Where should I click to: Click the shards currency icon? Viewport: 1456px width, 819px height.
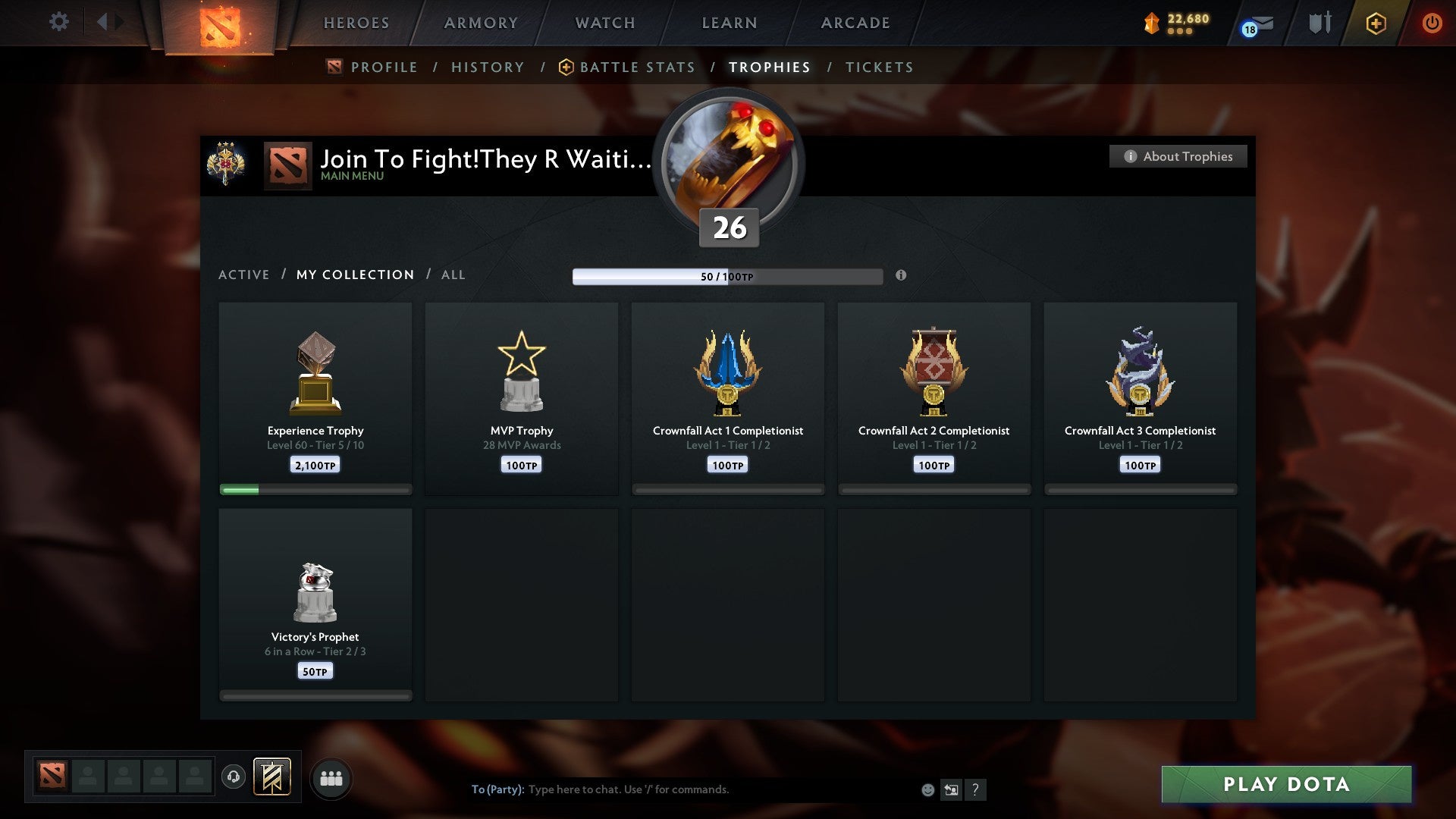click(1150, 24)
